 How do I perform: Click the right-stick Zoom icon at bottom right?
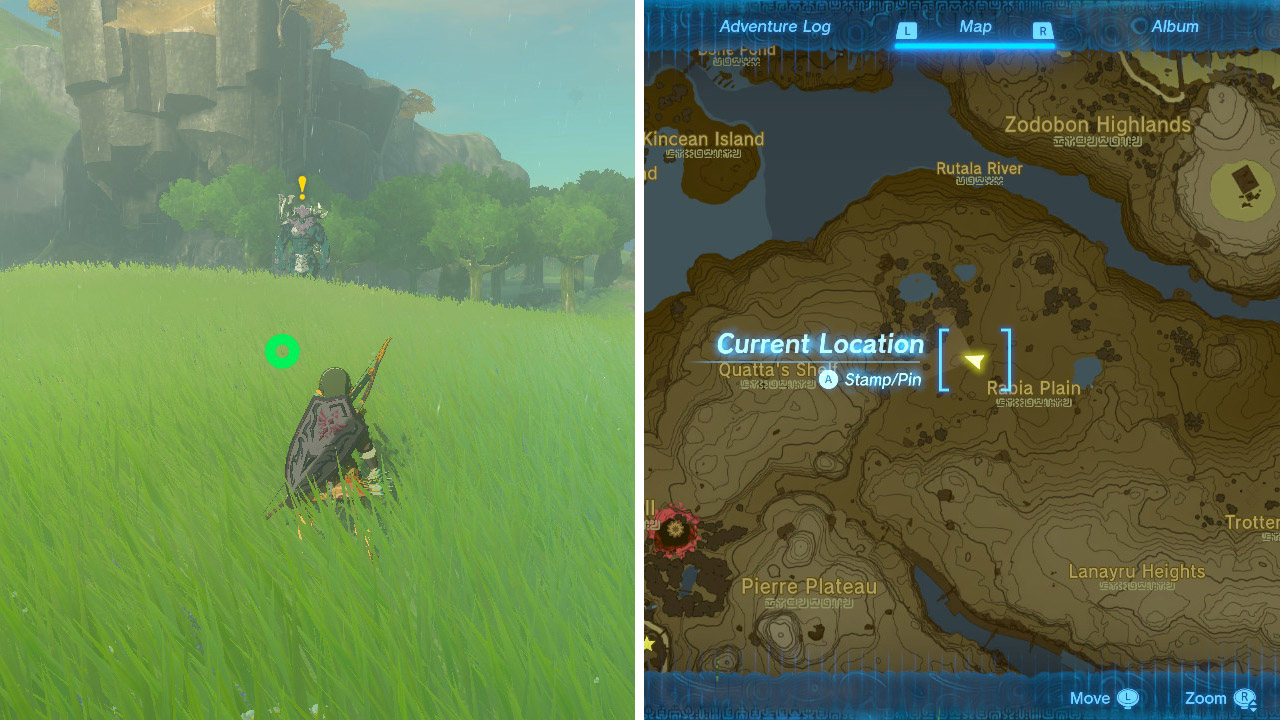tap(1243, 698)
